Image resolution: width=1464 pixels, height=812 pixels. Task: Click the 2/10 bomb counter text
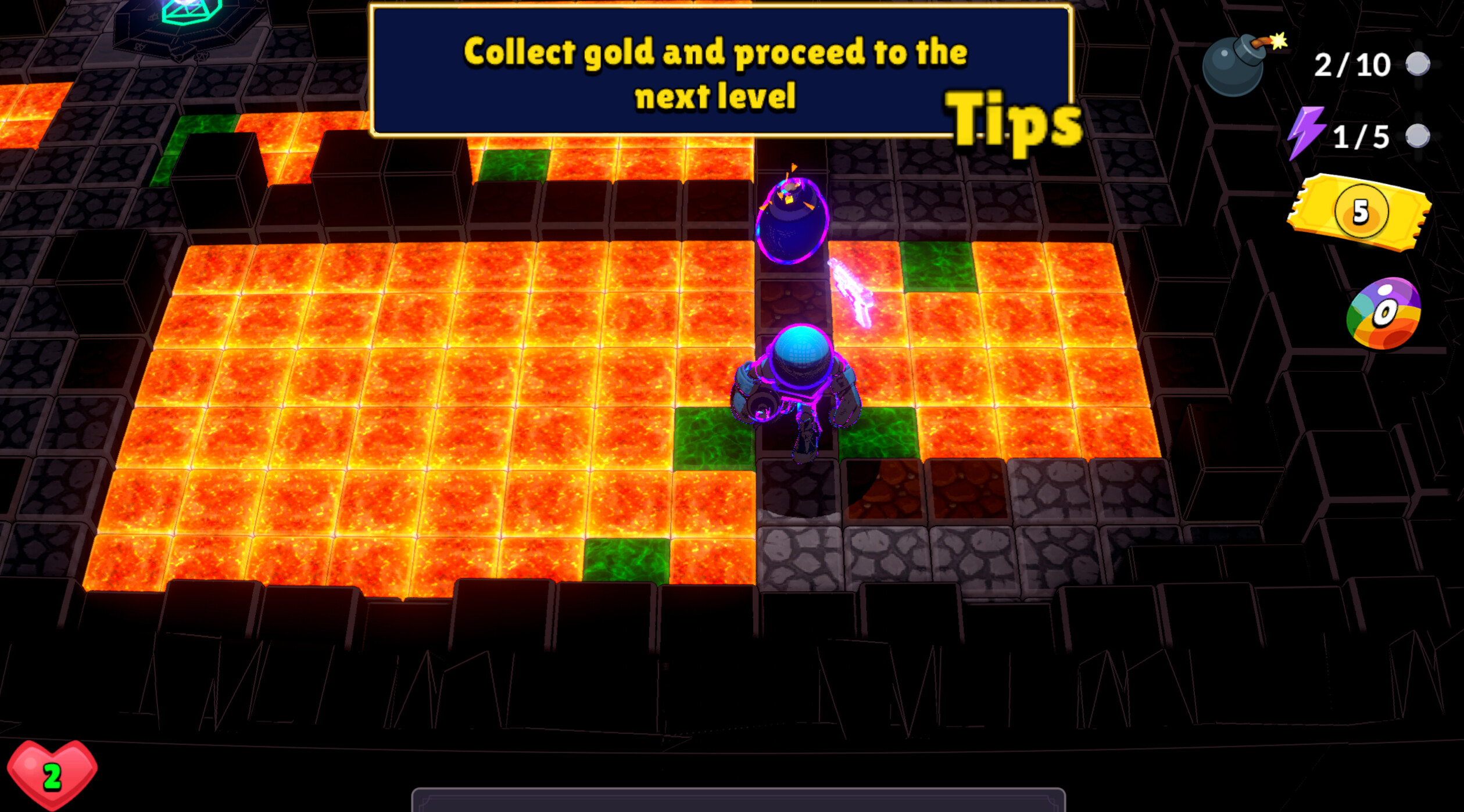pyautogui.click(x=1354, y=64)
